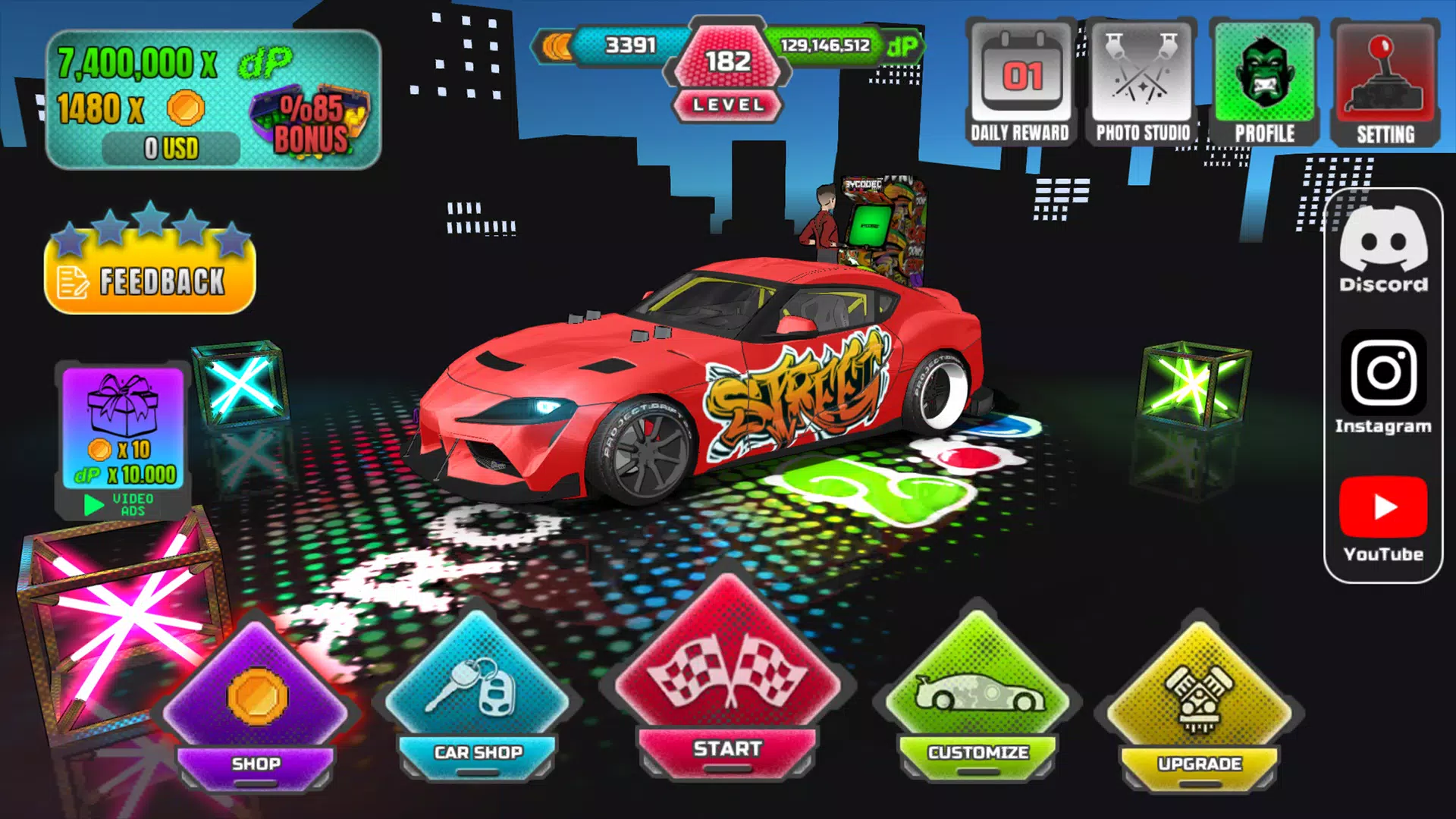Check your Level 182 badge
Screen dimensions: 1456x819
tap(726, 68)
